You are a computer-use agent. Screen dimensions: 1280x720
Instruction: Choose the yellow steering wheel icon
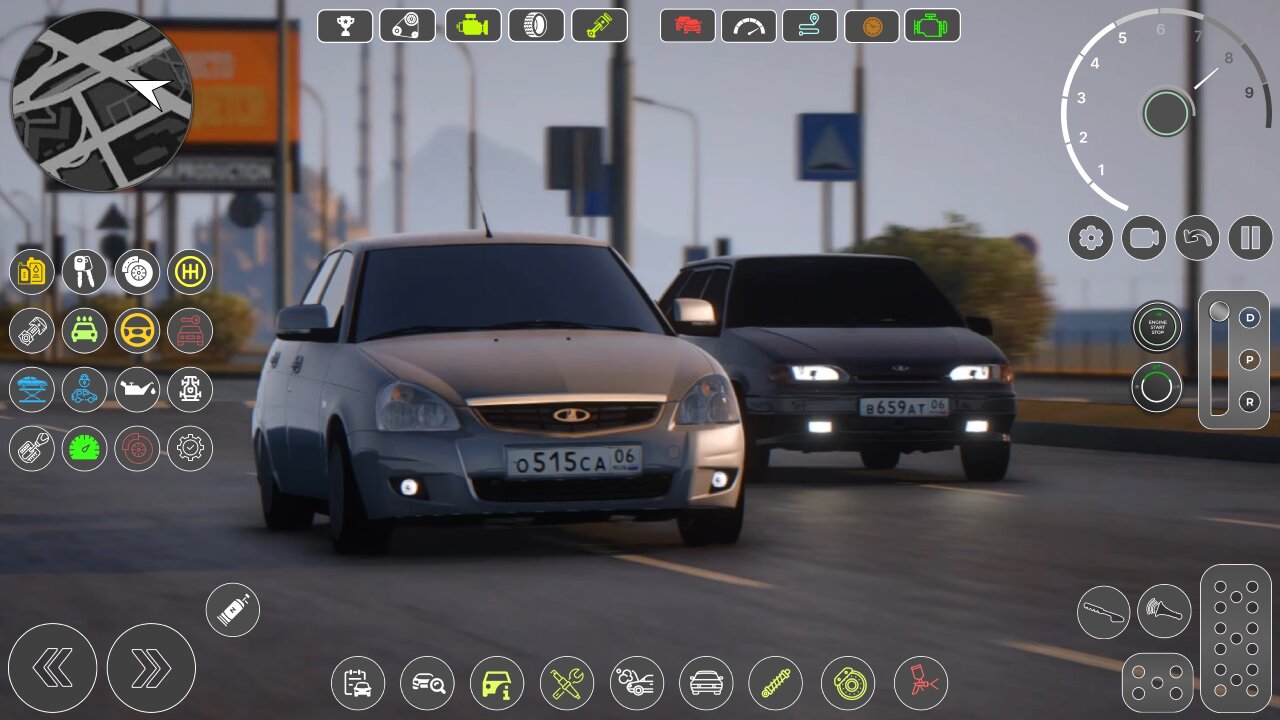pyautogui.click(x=137, y=331)
